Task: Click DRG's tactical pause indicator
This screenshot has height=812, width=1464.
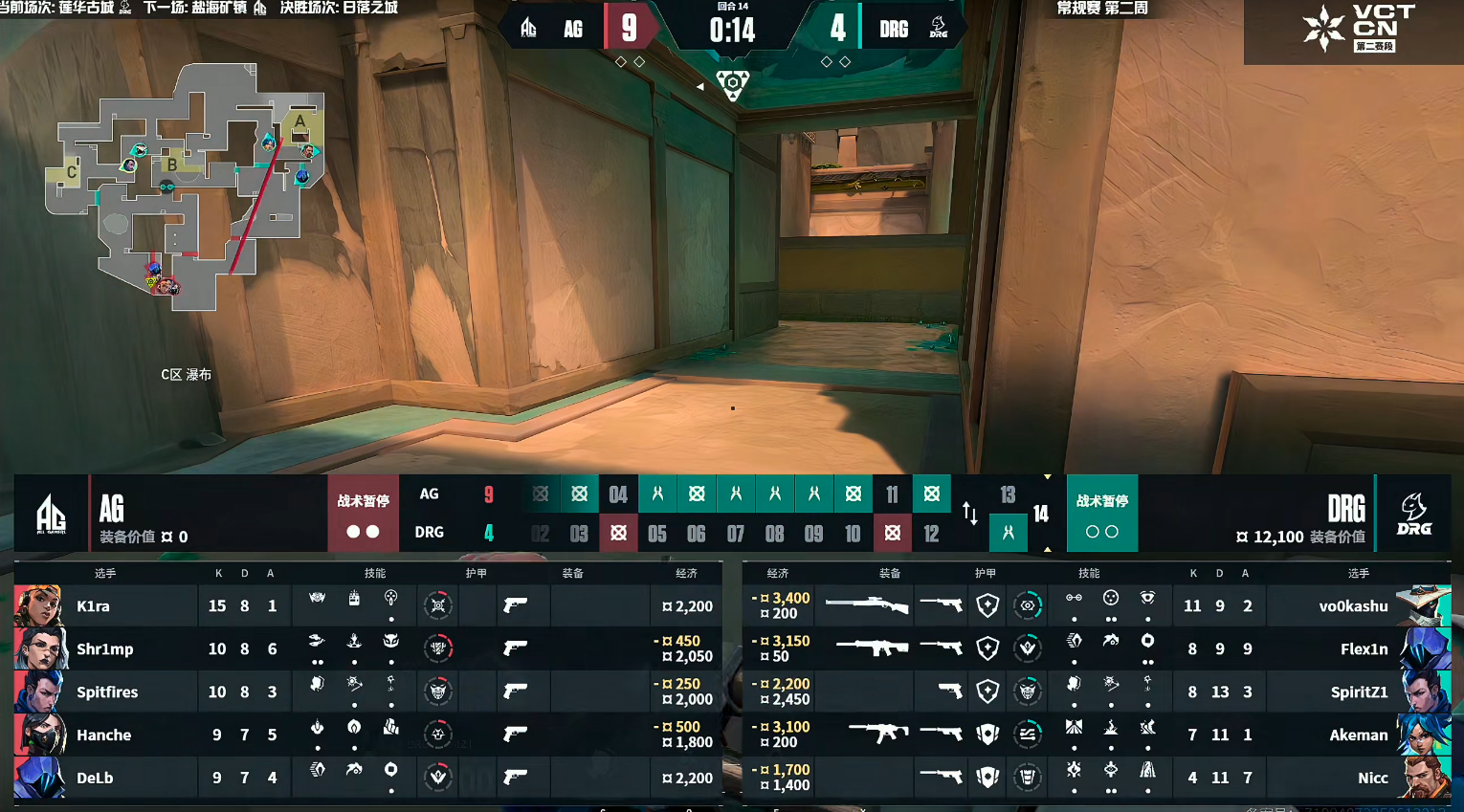Action: click(x=1101, y=514)
